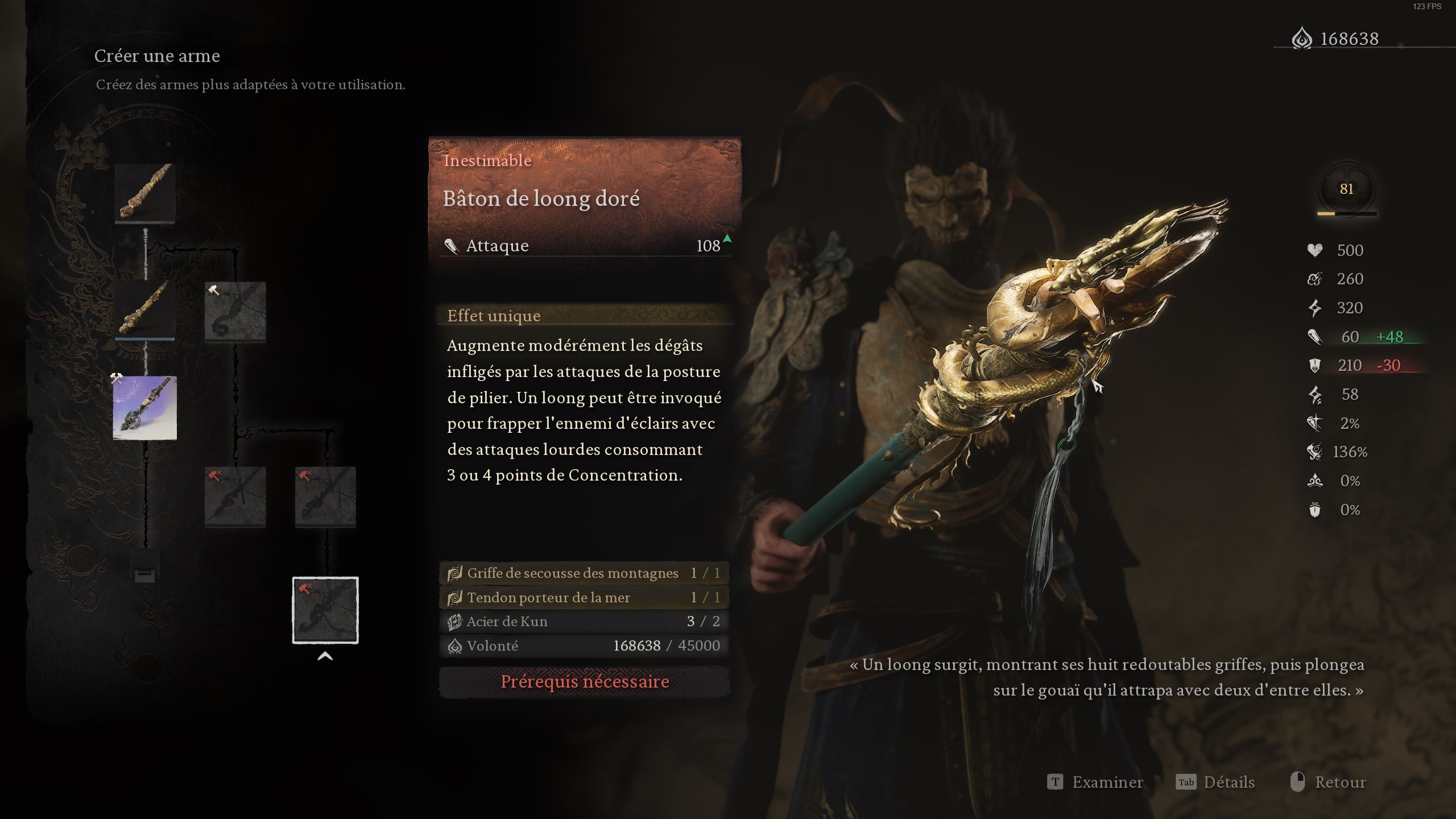The height and width of the screenshot is (819, 1456).
Task: Click the scroll icon beside Griffe de secousse des montagnes
Action: [454, 573]
